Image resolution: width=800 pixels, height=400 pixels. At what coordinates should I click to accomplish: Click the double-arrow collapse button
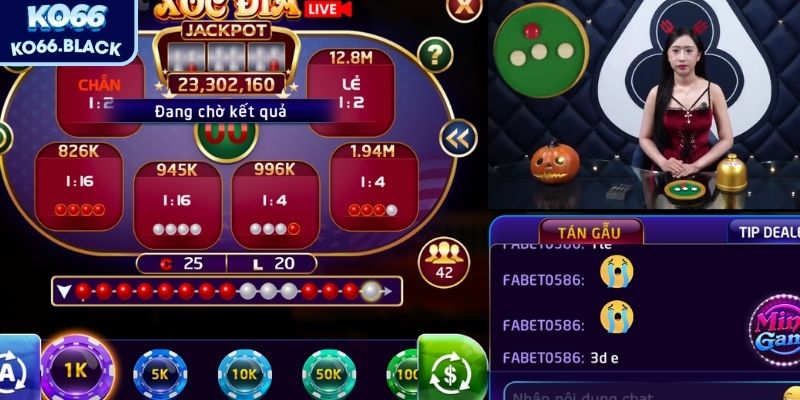[458, 137]
